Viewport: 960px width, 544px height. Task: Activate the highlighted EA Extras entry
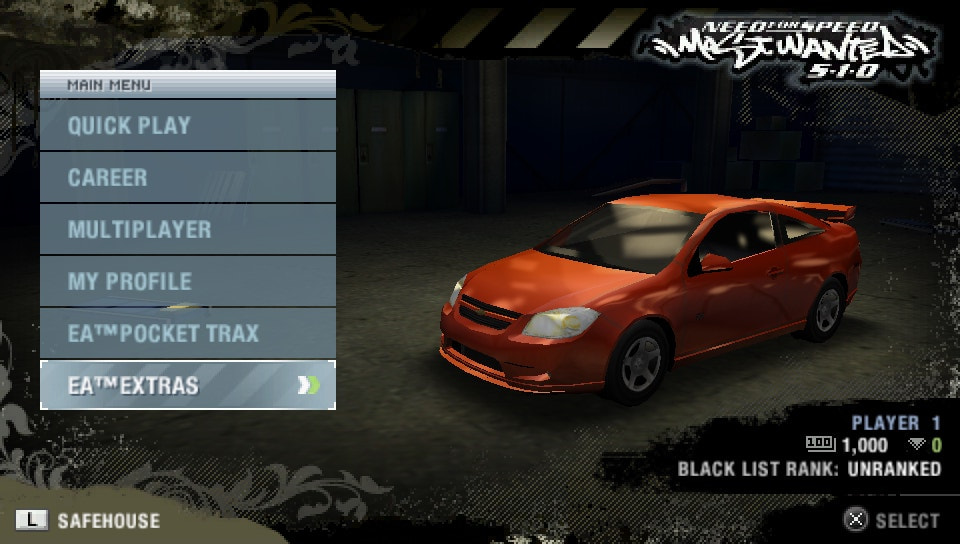[187, 386]
